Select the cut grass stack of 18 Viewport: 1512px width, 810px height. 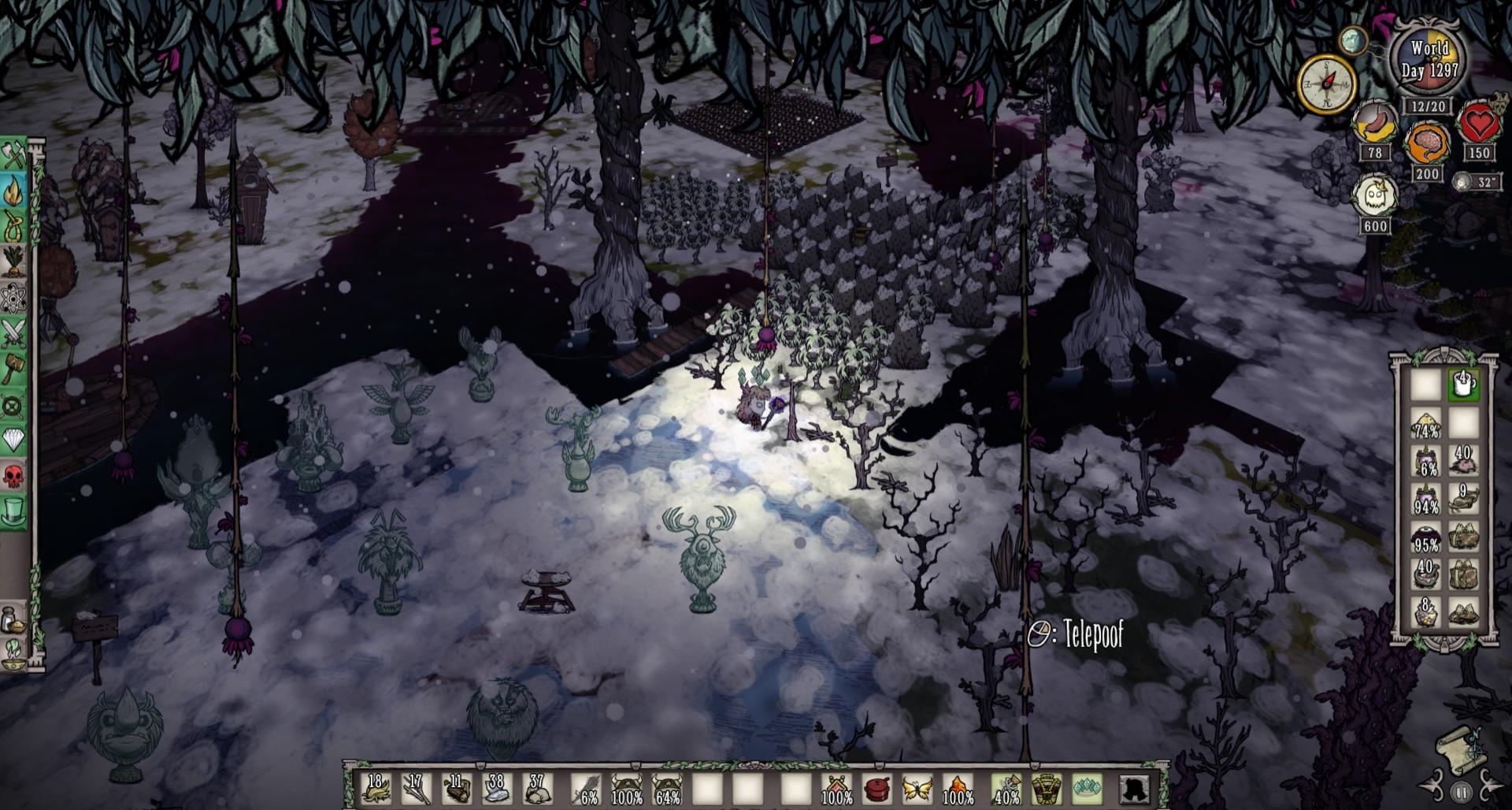coord(376,789)
